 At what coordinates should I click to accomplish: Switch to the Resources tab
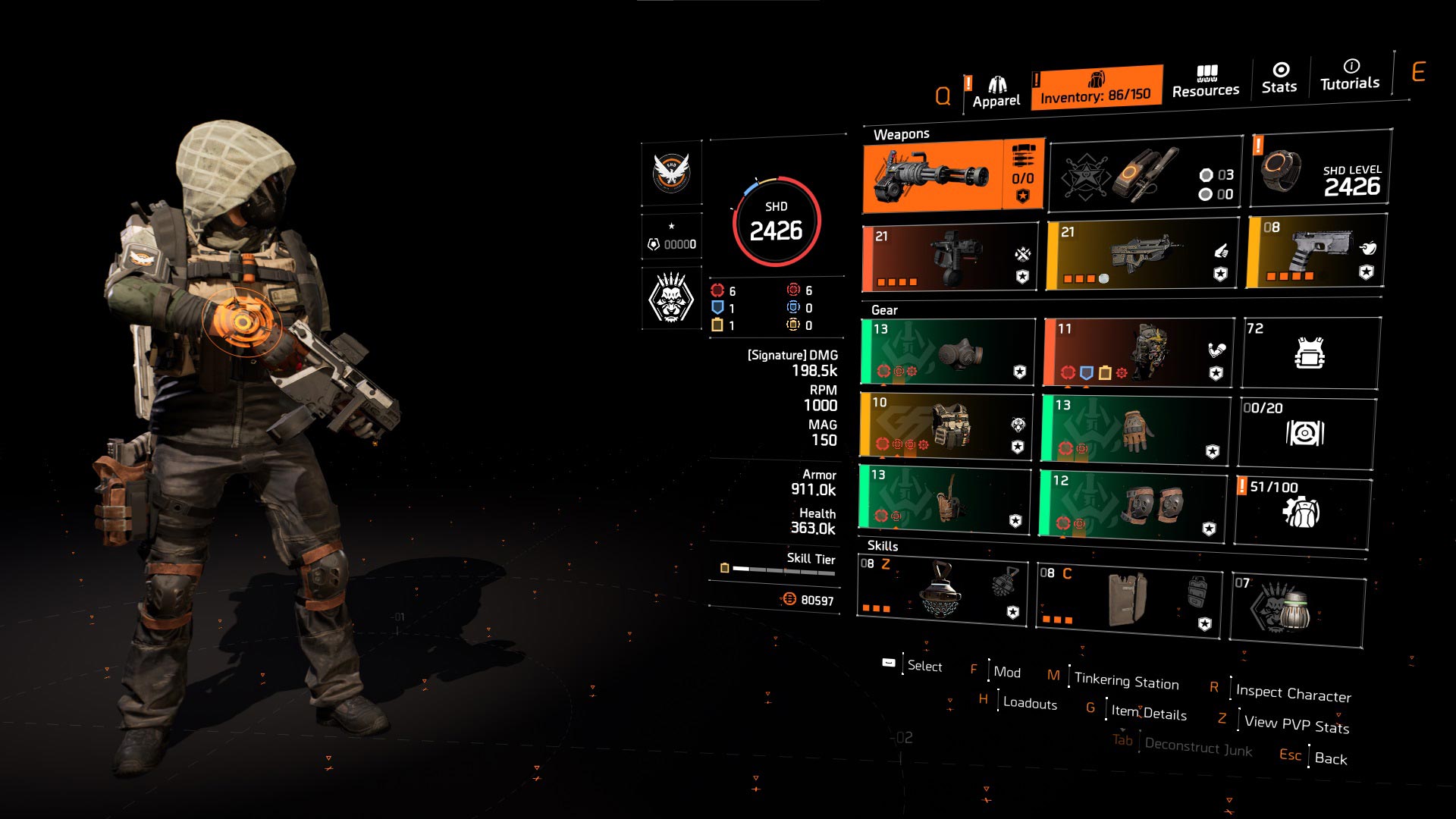tap(1205, 82)
